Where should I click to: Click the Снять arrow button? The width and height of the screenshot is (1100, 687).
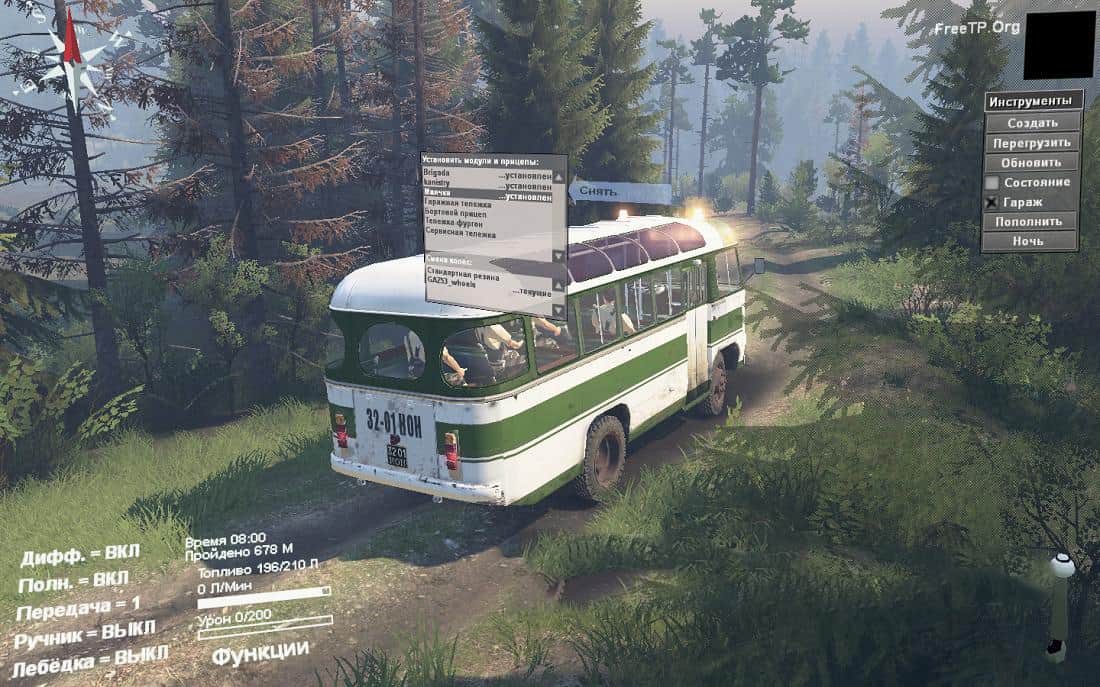620,192
